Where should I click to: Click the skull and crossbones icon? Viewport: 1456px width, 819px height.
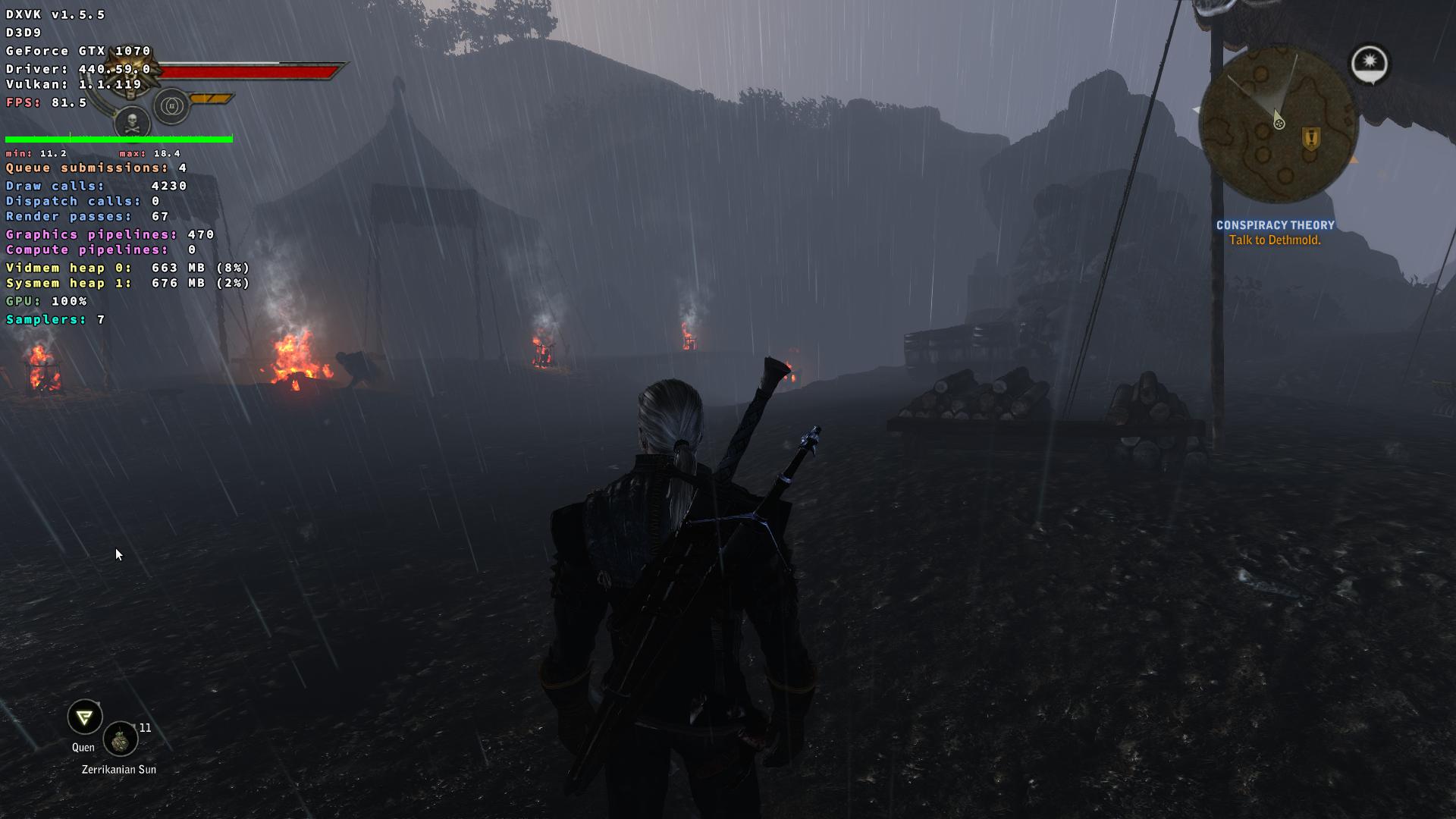coord(132,121)
